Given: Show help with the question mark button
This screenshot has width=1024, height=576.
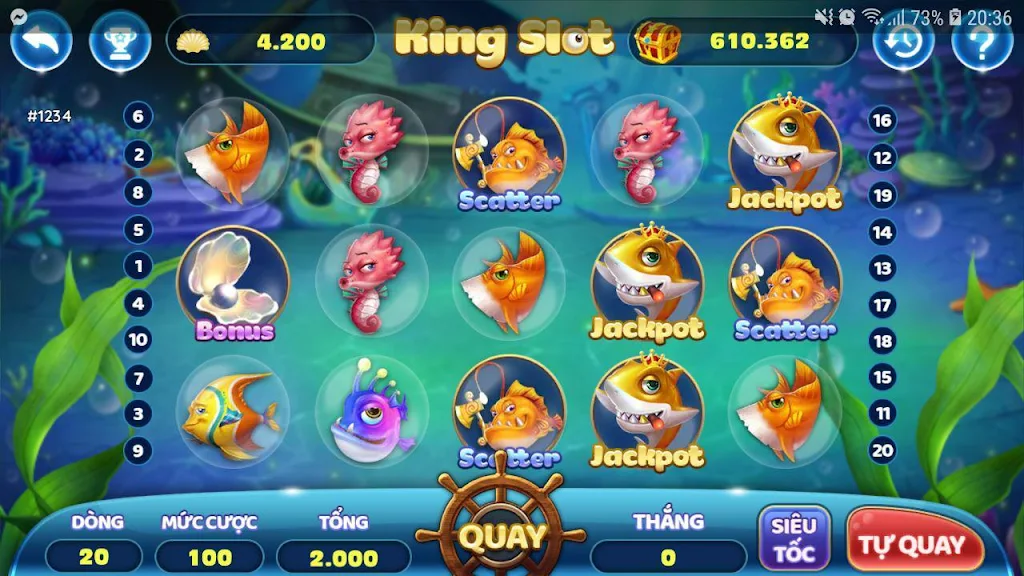Looking at the screenshot, I should (x=981, y=41).
